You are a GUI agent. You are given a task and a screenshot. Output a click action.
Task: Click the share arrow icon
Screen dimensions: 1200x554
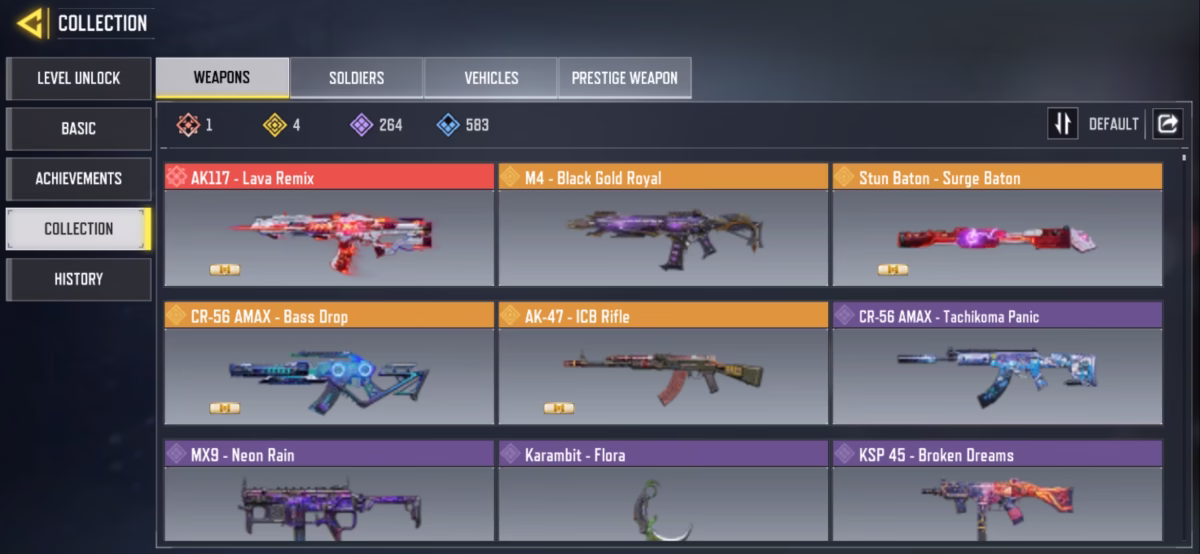pos(1167,124)
